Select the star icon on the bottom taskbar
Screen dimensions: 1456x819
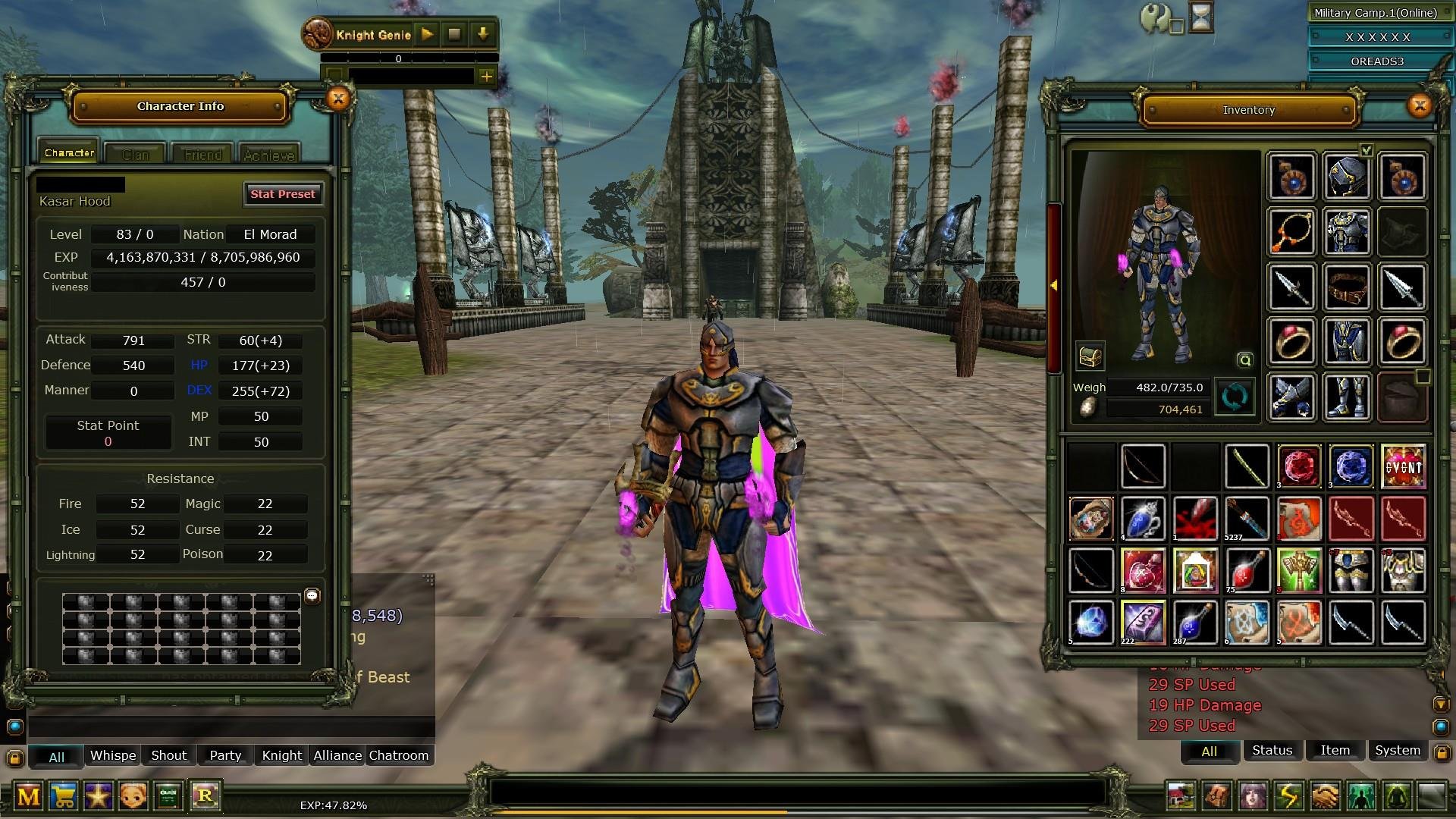[x=99, y=797]
